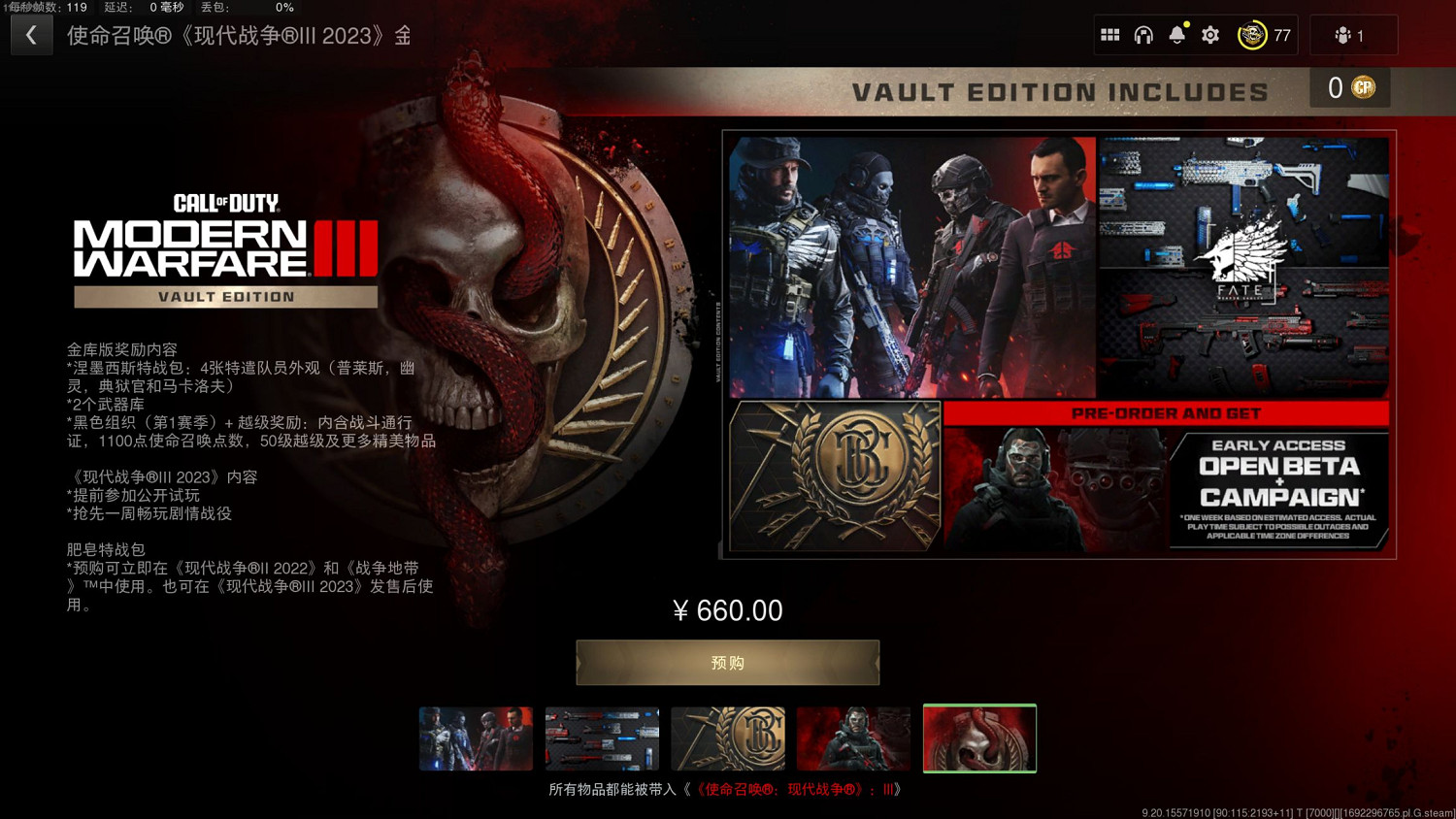Viewport: 1456px width, 819px height.
Task: Open the apps grid menu
Action: [x=1110, y=35]
